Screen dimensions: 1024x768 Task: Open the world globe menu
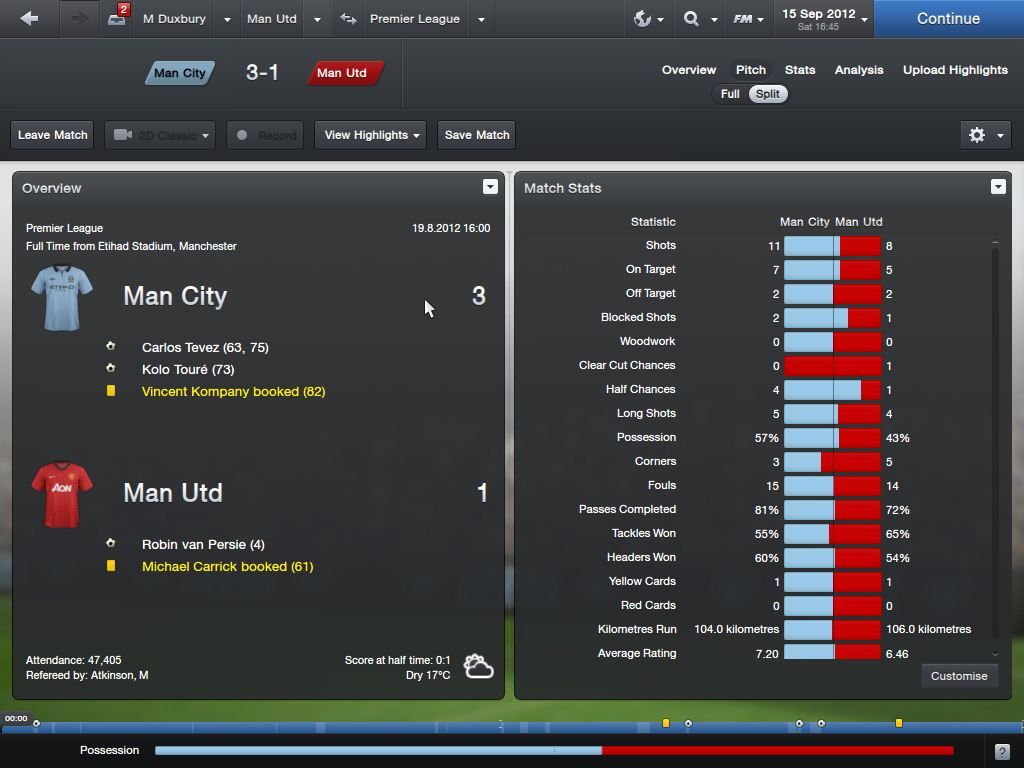(x=649, y=19)
